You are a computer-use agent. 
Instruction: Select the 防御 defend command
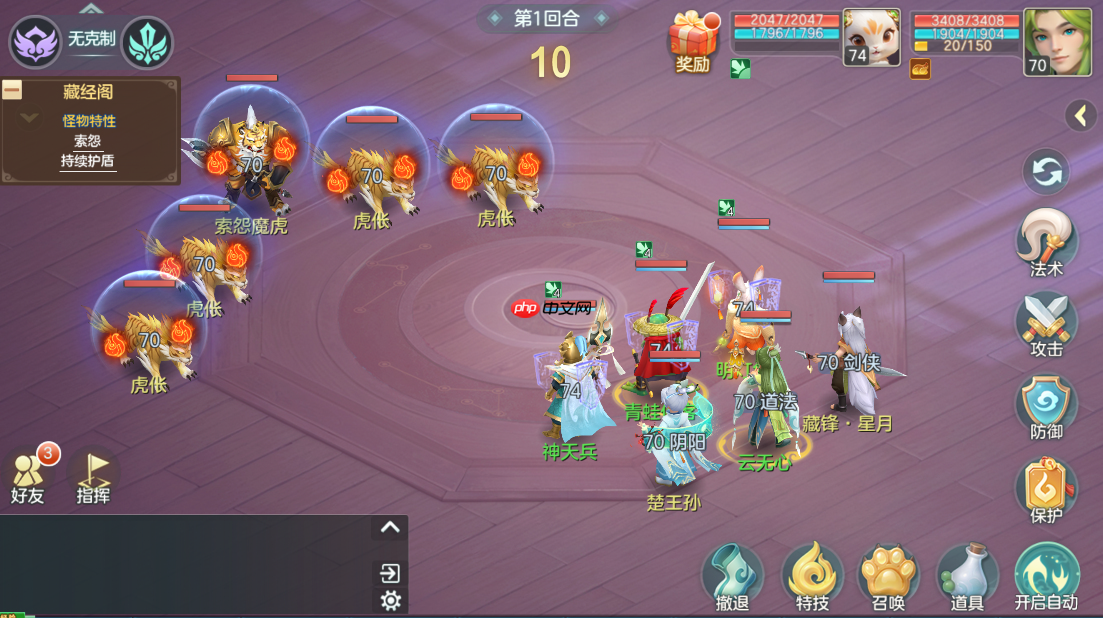coord(1046,406)
